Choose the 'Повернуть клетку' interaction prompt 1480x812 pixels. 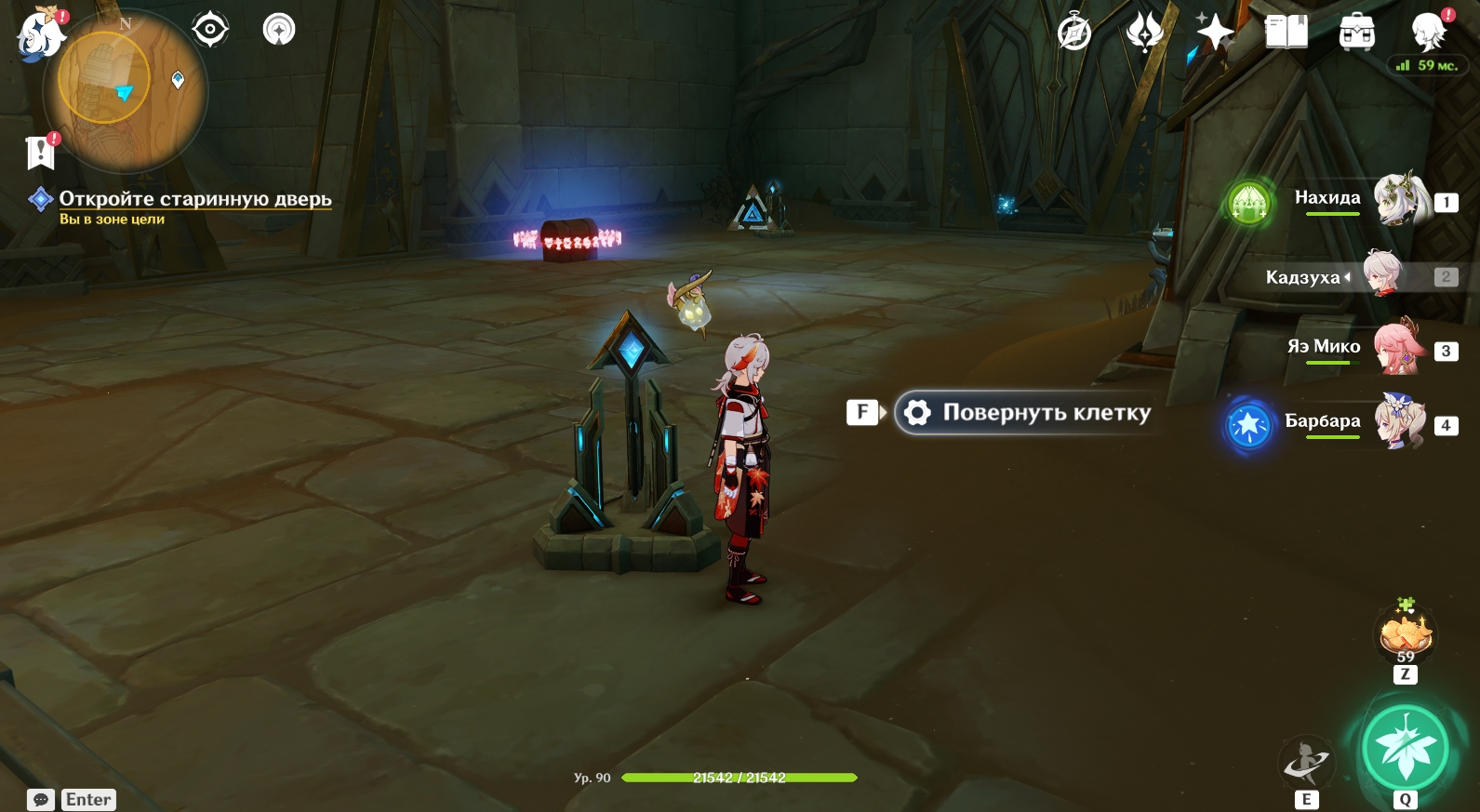point(1027,413)
